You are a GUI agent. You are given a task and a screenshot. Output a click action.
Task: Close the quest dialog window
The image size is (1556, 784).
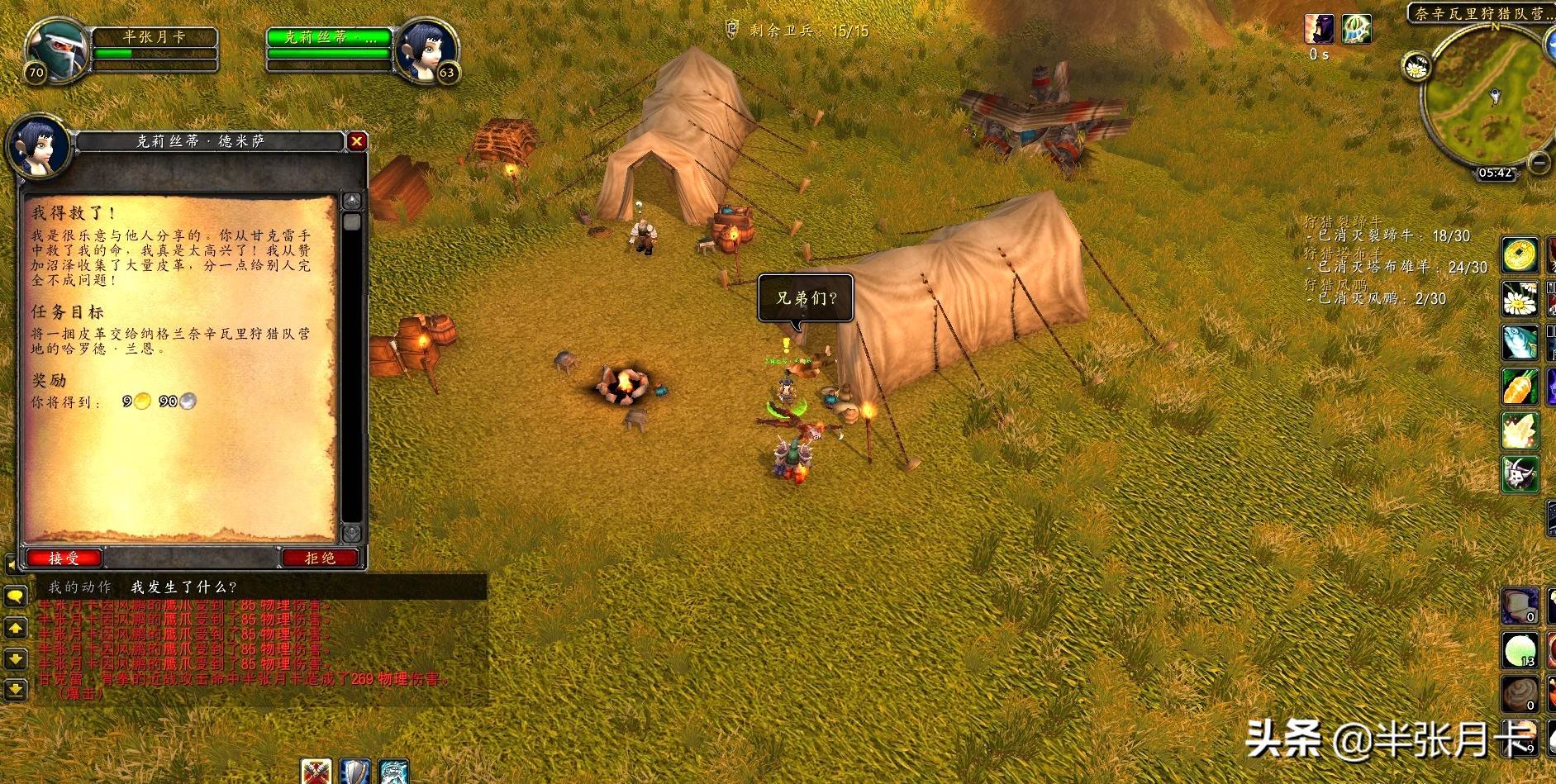[x=357, y=141]
